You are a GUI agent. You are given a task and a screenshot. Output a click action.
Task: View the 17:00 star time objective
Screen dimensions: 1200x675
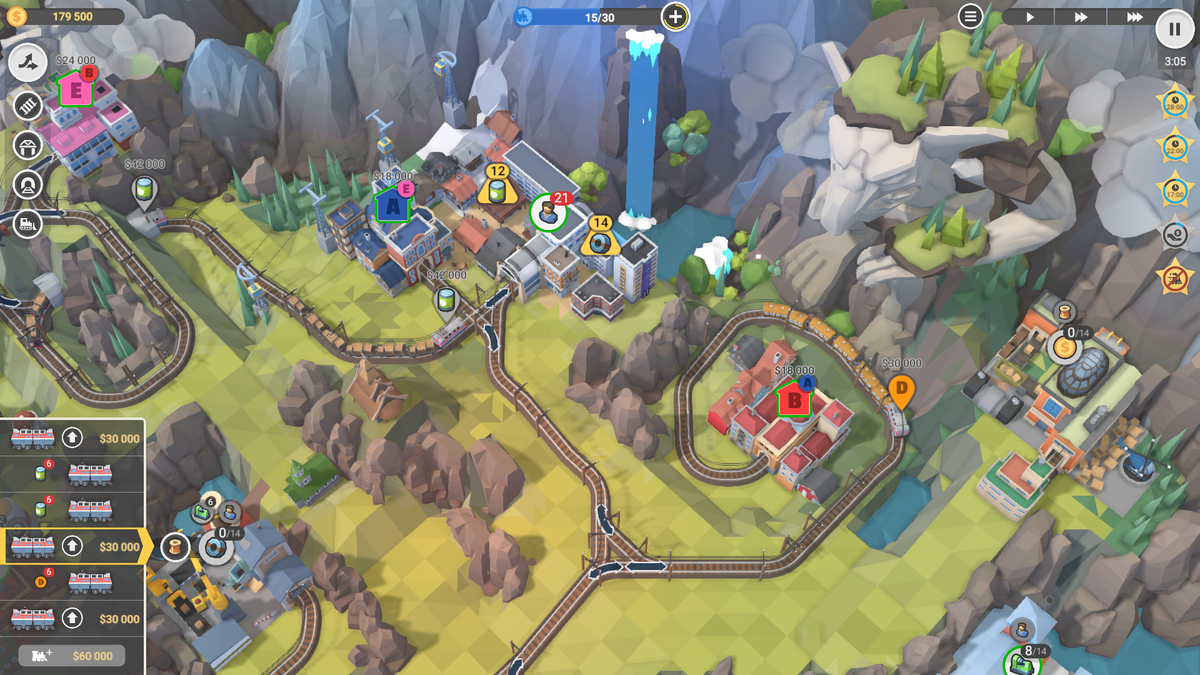(x=1174, y=190)
